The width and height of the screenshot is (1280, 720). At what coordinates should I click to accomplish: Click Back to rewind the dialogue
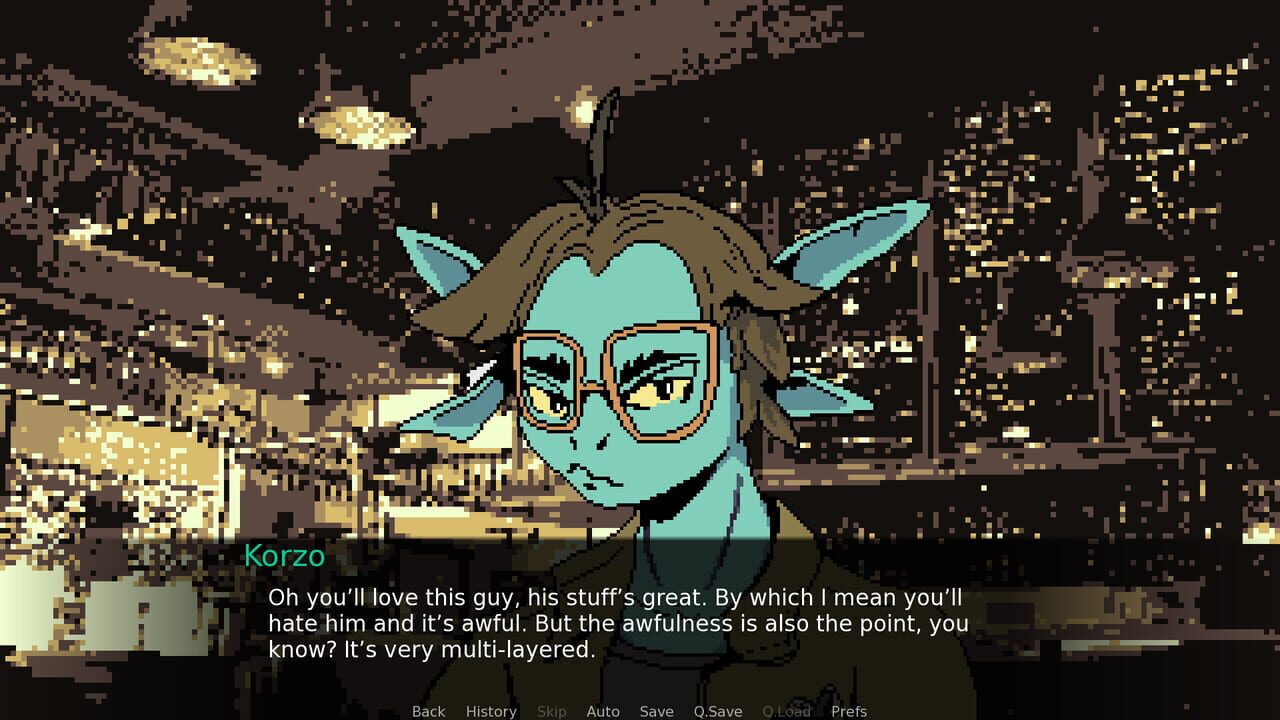(428, 711)
